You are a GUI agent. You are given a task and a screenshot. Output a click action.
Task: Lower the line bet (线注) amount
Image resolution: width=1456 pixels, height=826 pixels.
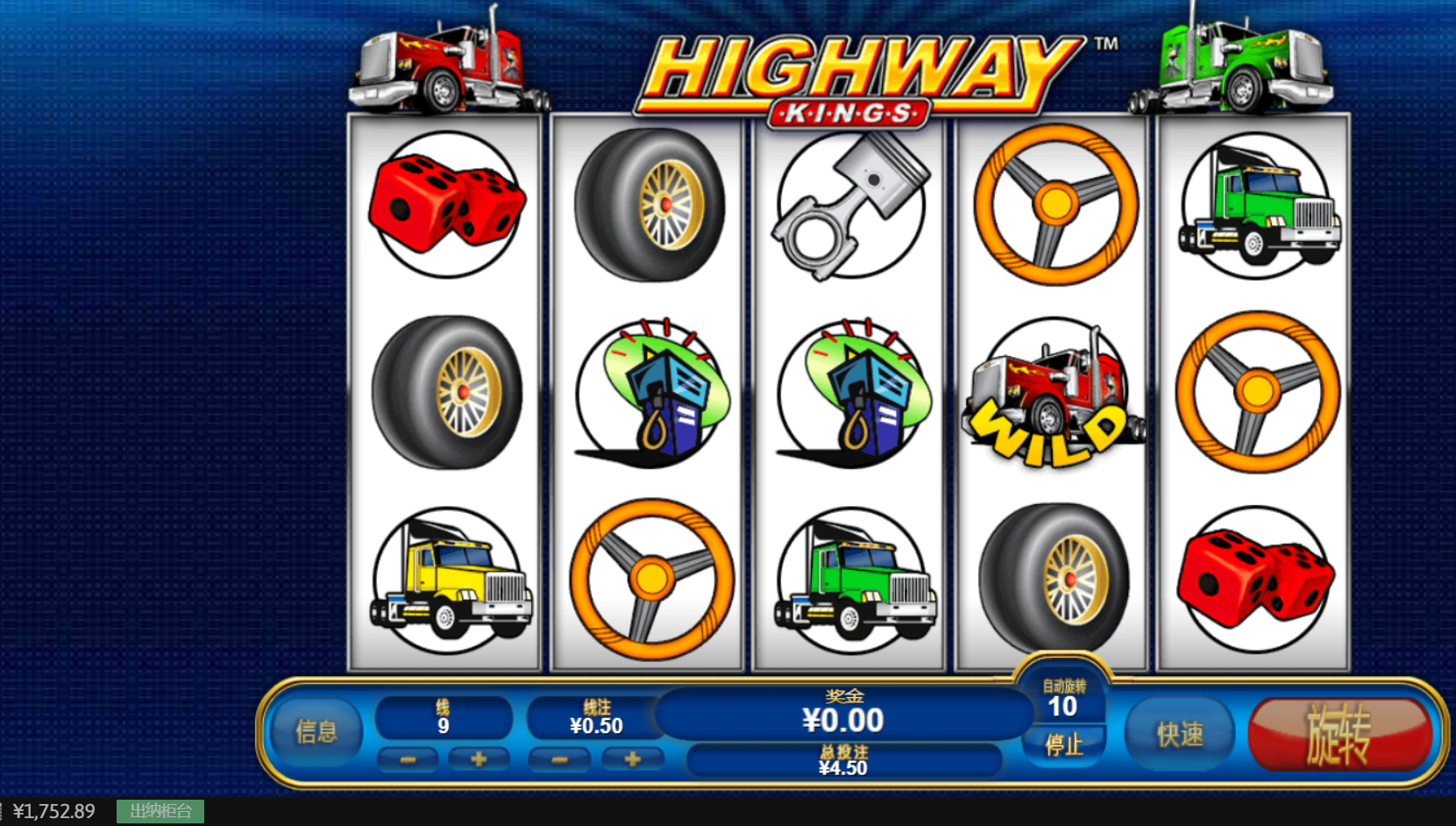coord(560,759)
